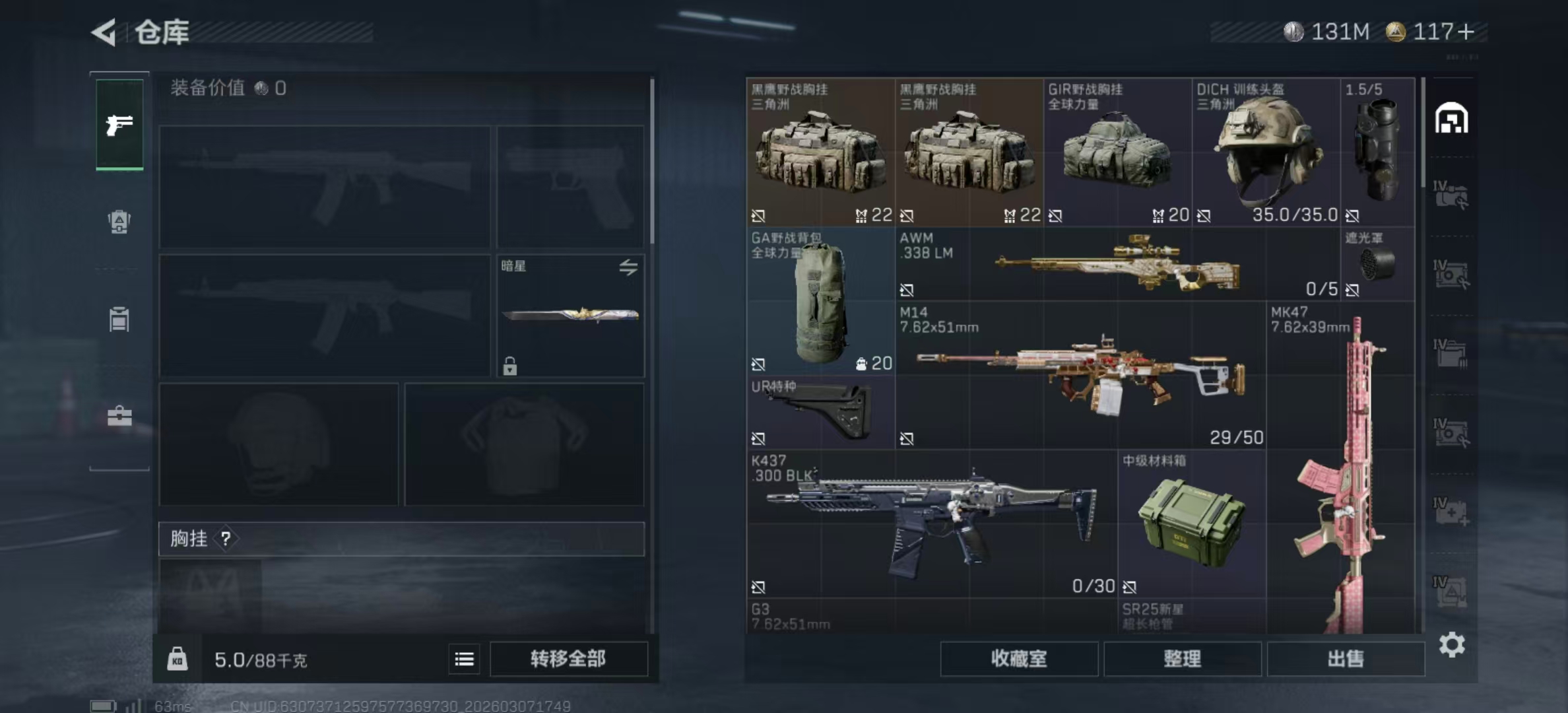This screenshot has height=713, width=1568.
Task: Select the 暗星 knife slot
Action: tap(570, 315)
